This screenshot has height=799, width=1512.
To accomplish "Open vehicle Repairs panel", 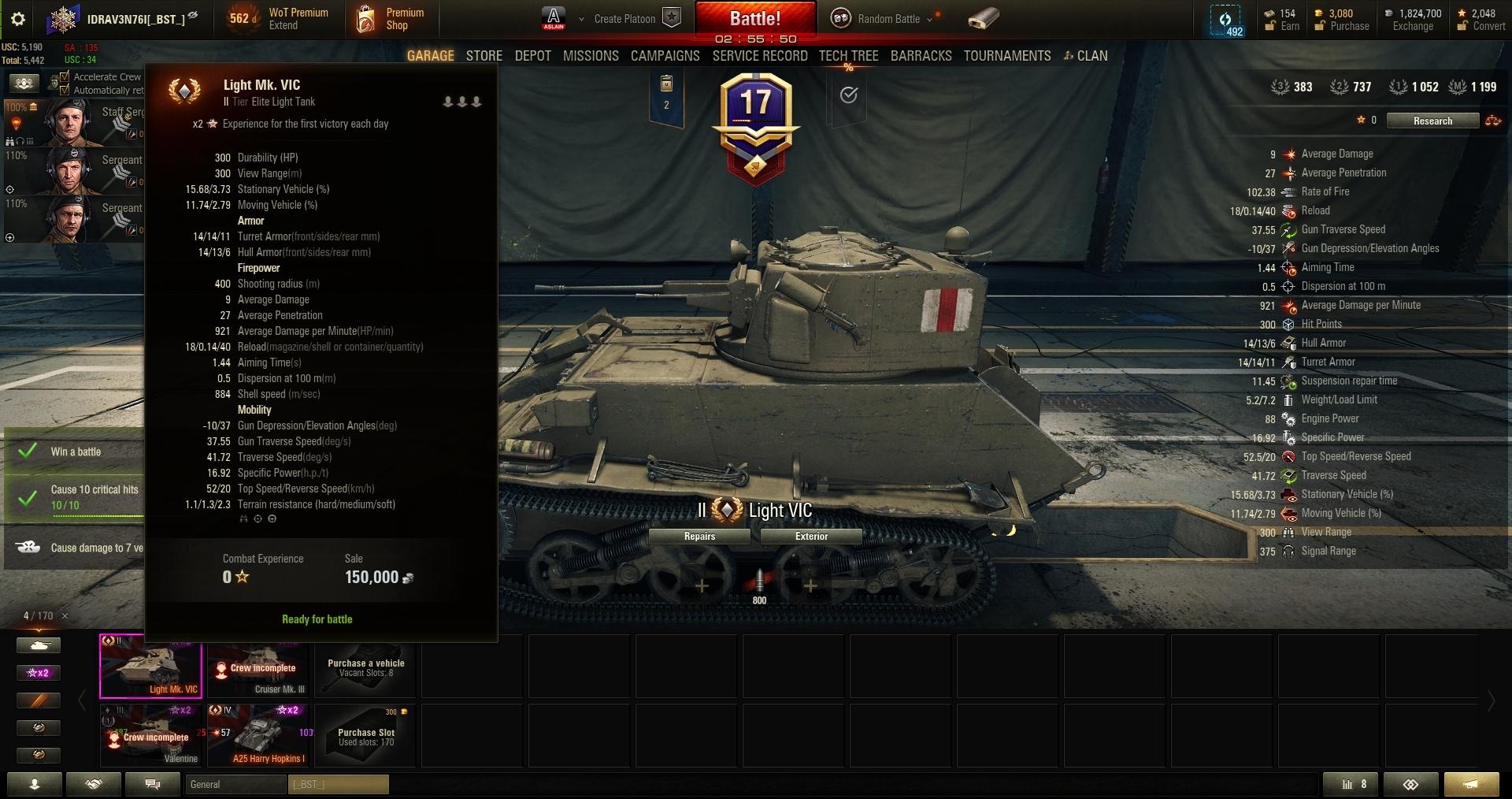I will [699, 537].
